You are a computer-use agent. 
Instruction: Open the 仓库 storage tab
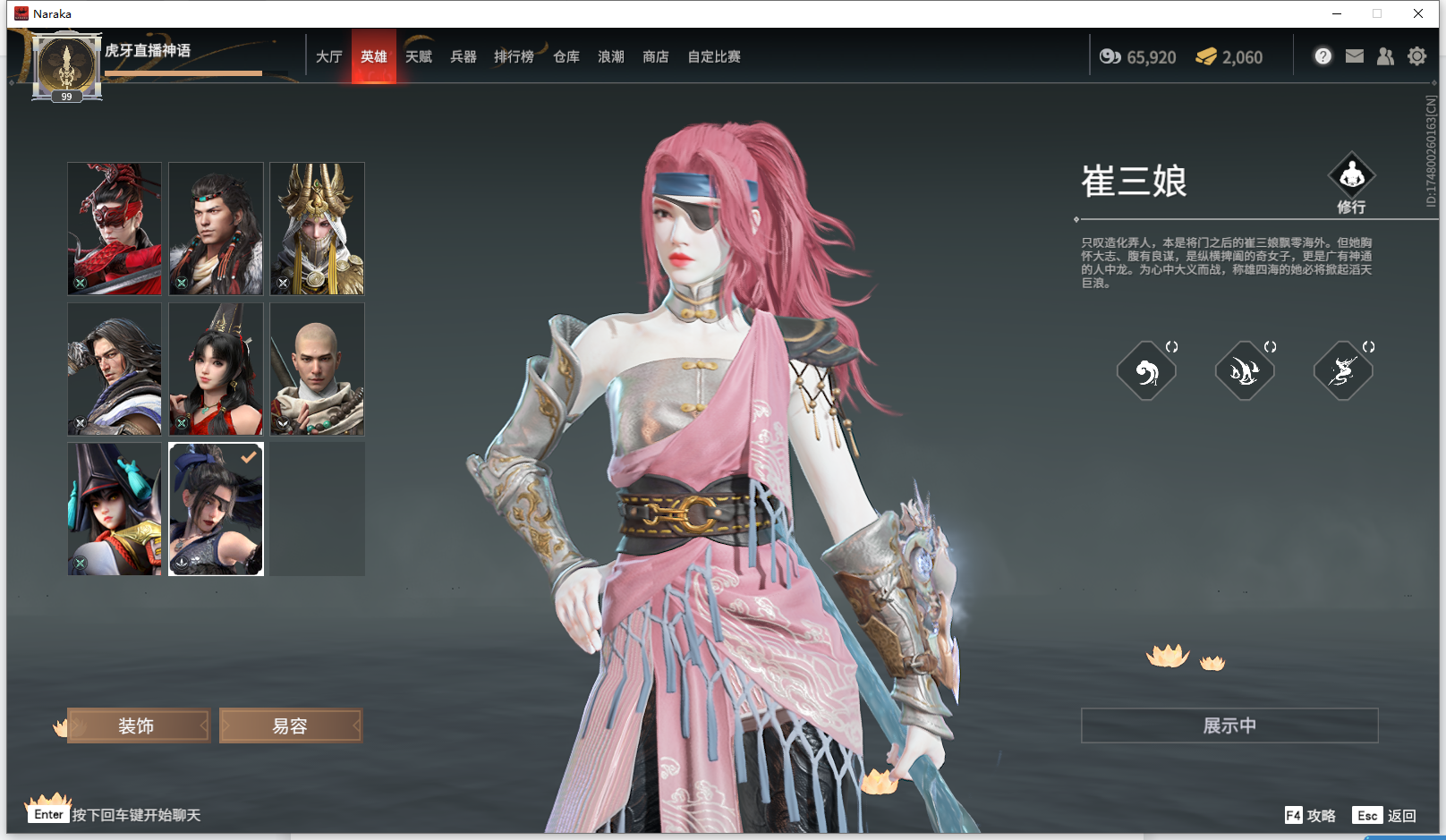click(566, 56)
